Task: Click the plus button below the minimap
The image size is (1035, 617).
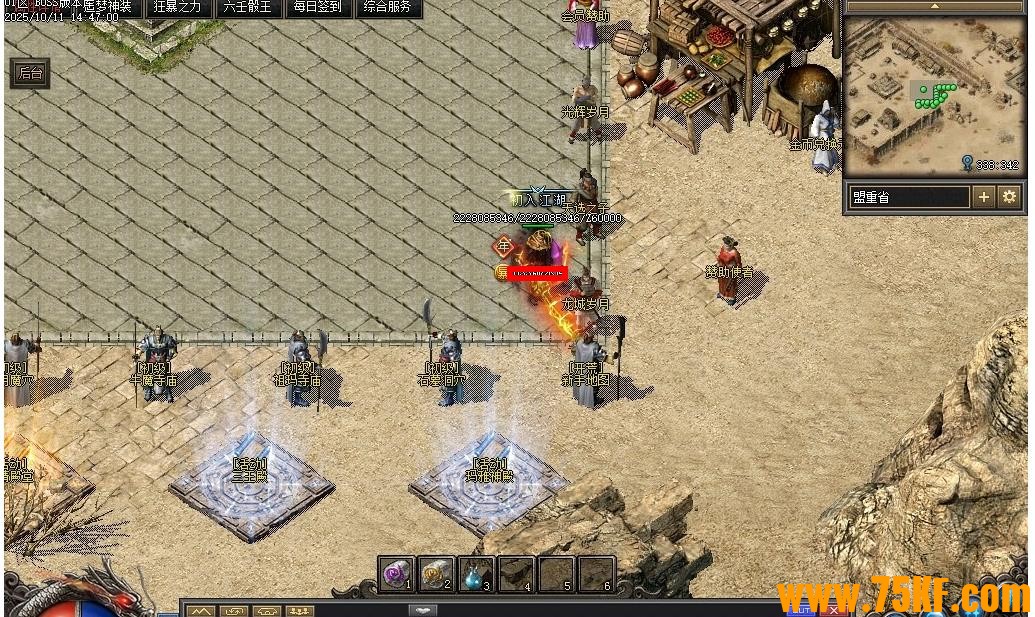Action: (984, 197)
